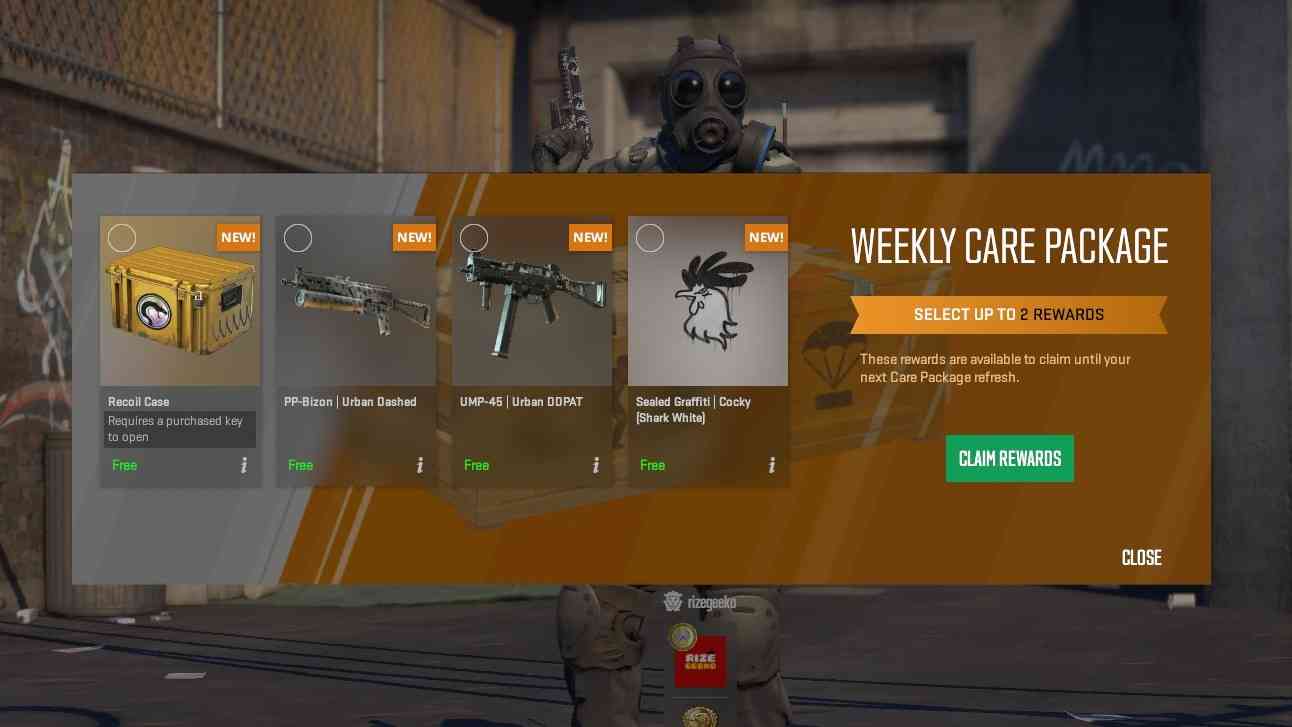The width and height of the screenshot is (1292, 727).
Task: Click the Select Up To 2 Rewards banner
Action: [x=1009, y=314]
